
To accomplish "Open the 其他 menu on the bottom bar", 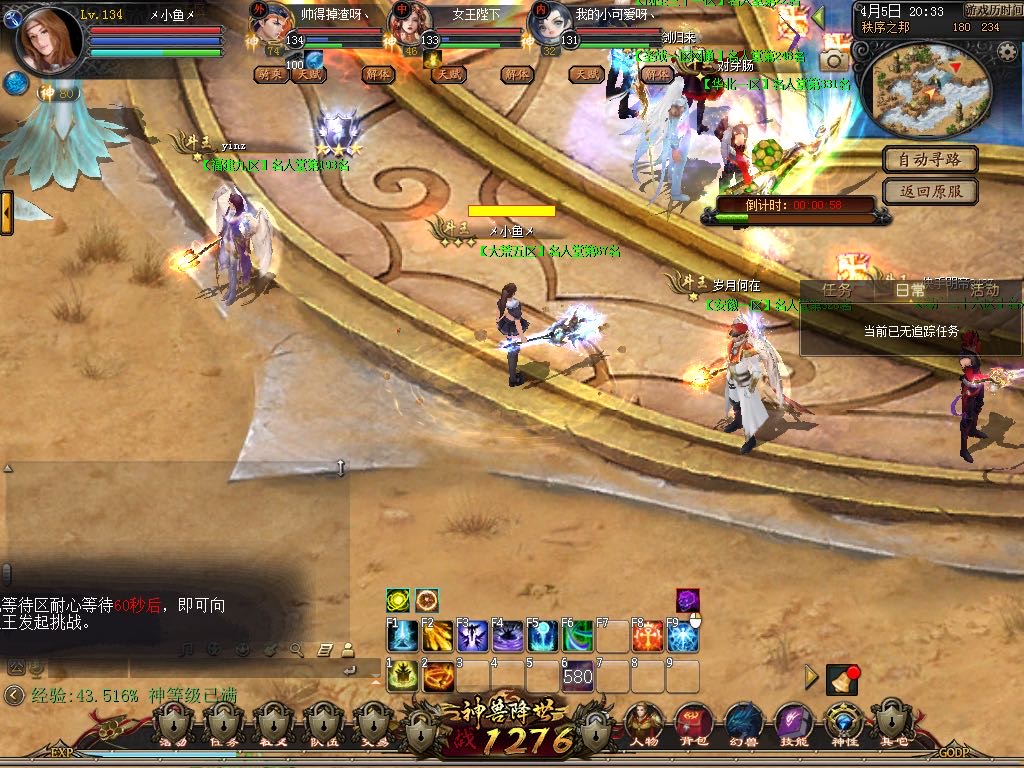I will [891, 722].
